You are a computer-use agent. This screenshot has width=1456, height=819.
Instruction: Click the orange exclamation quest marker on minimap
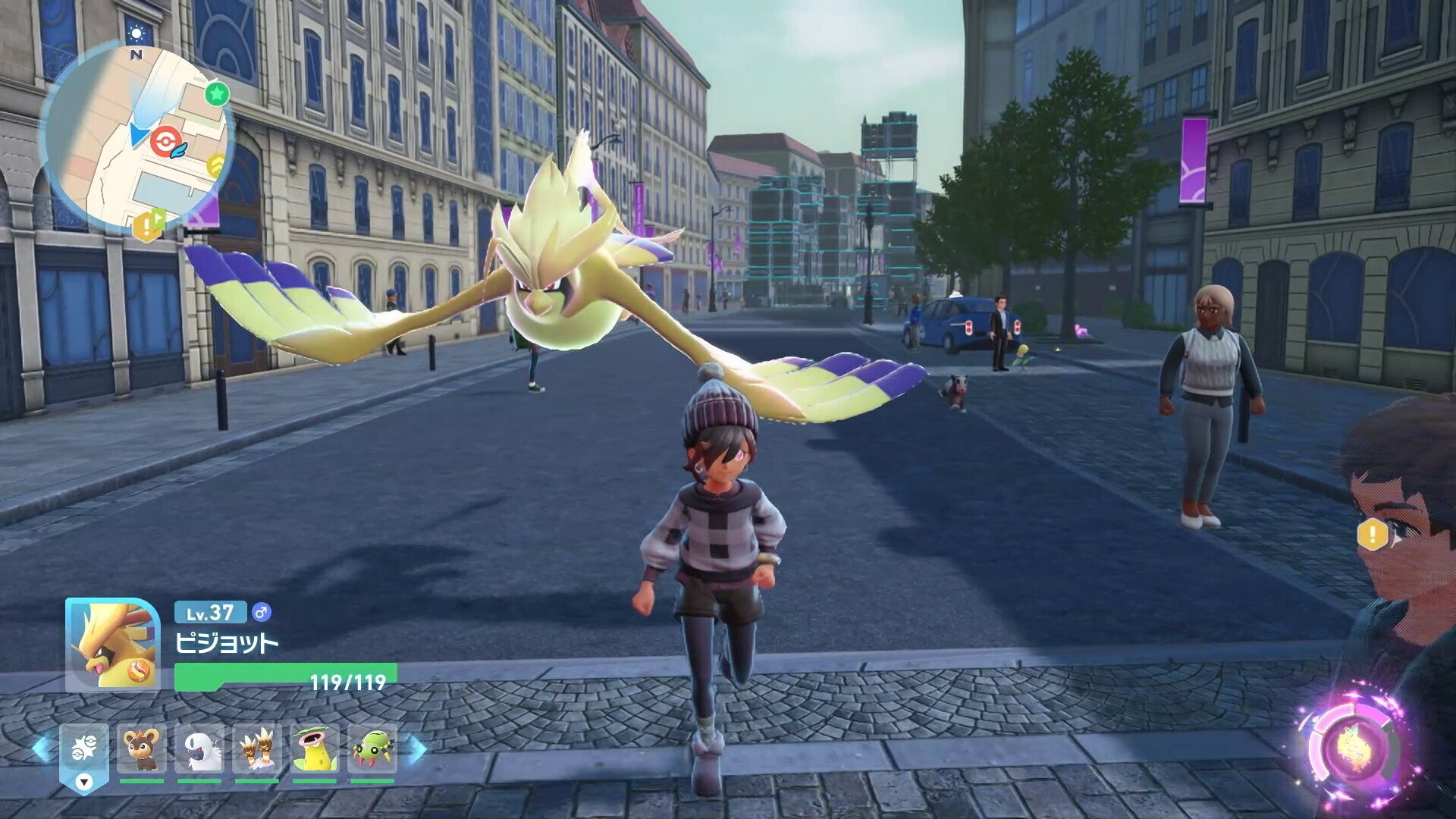(144, 226)
